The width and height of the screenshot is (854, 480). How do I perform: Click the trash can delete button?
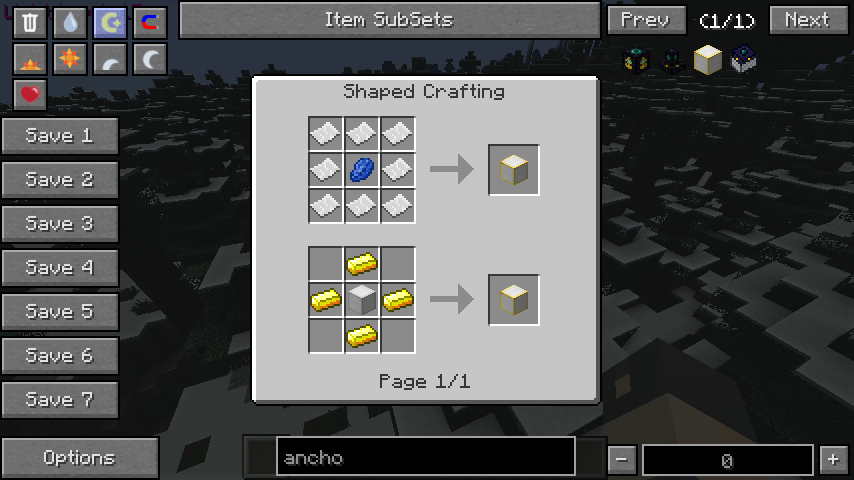30,22
